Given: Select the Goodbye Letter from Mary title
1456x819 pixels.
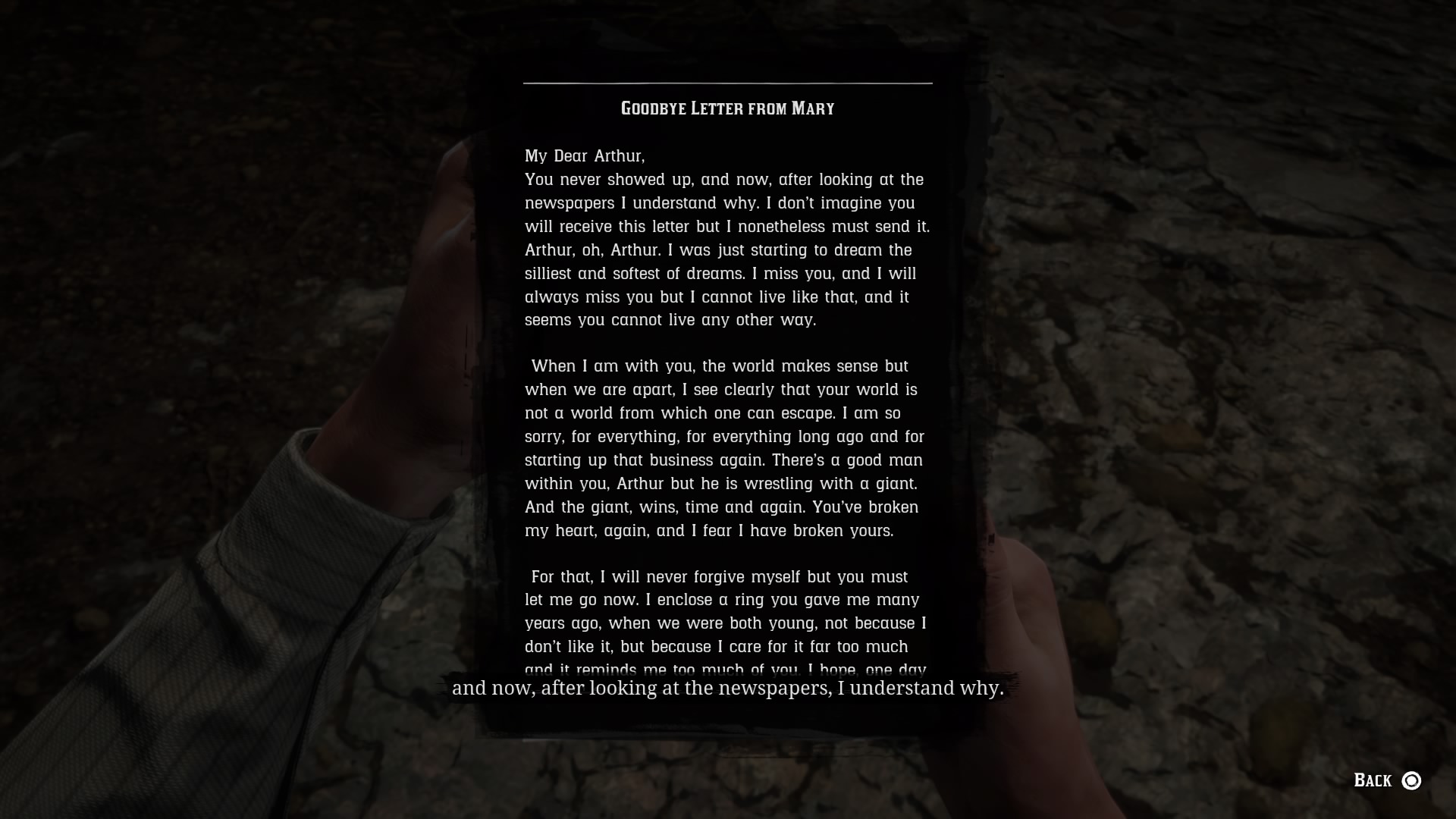Looking at the screenshot, I should click(726, 108).
